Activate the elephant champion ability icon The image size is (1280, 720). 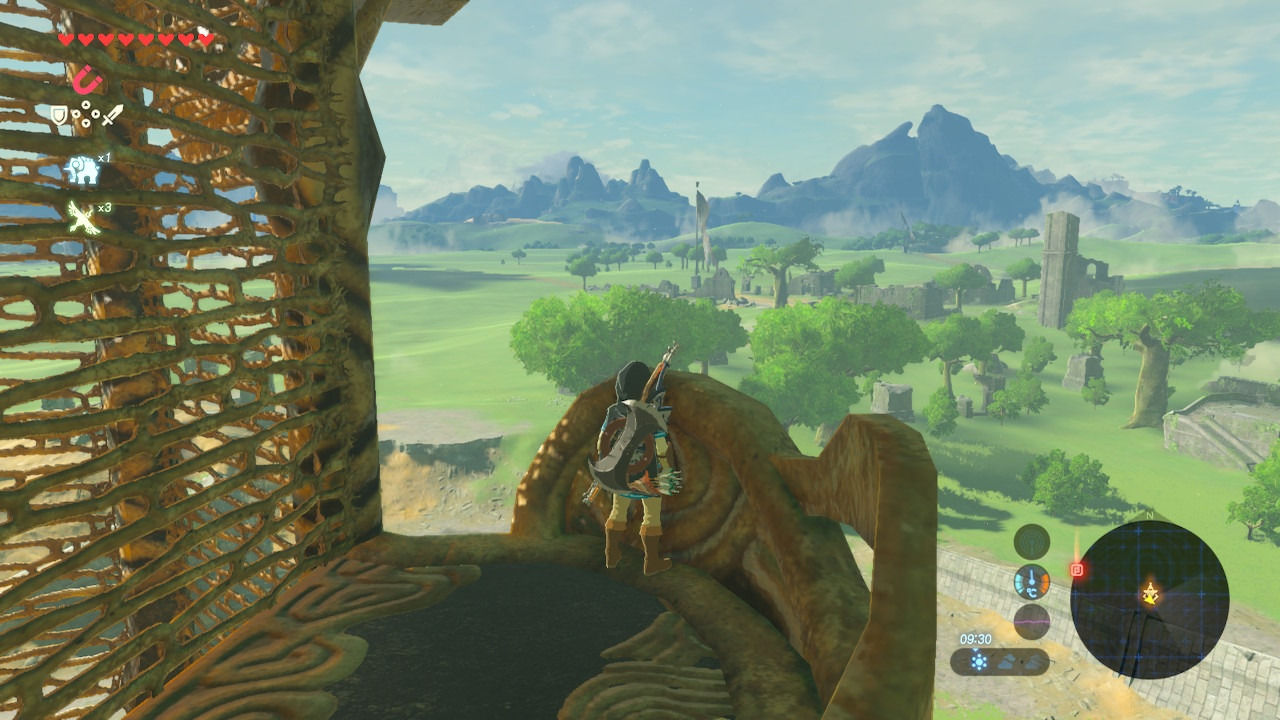81,170
